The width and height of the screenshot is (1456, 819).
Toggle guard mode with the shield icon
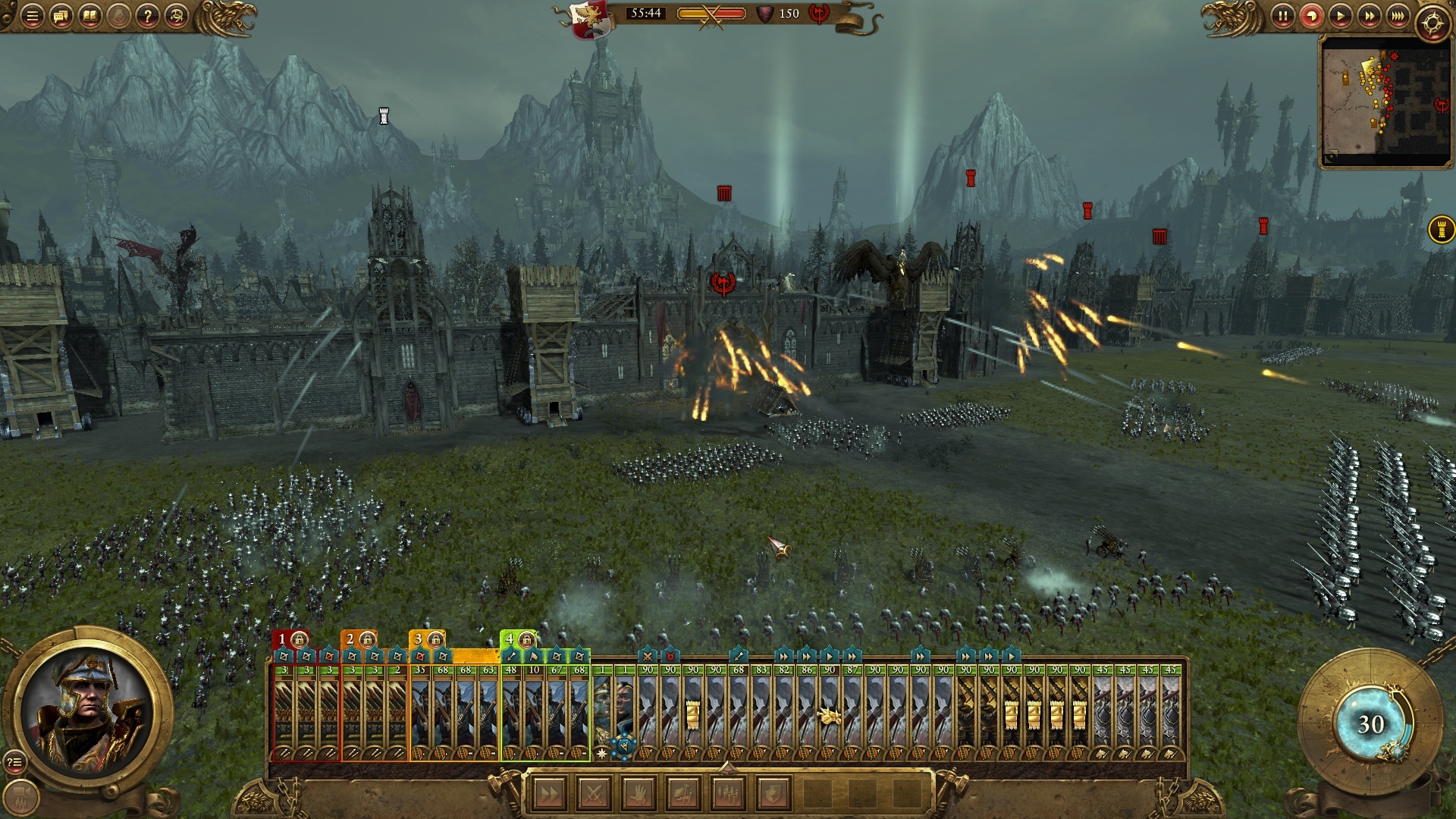point(774,795)
